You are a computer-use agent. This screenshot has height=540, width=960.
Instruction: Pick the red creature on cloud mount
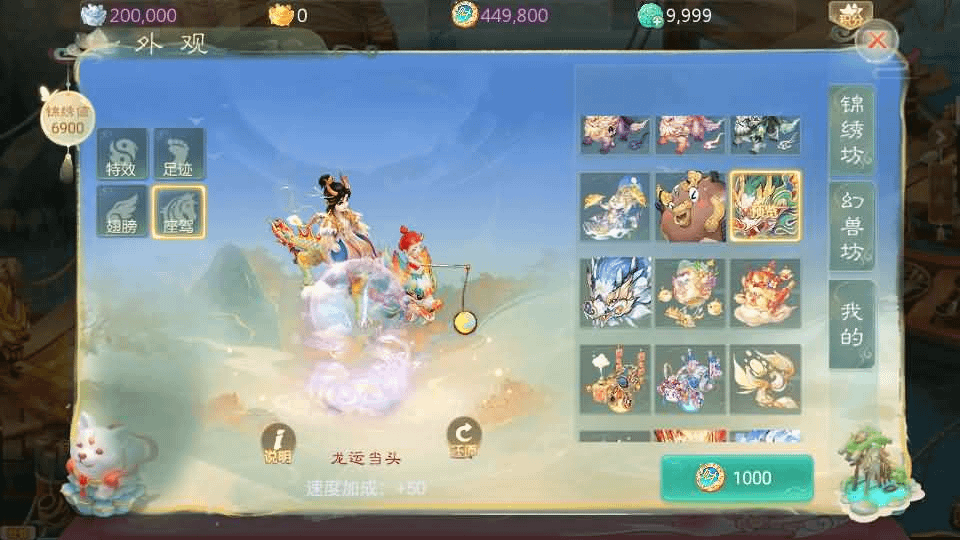[765, 293]
